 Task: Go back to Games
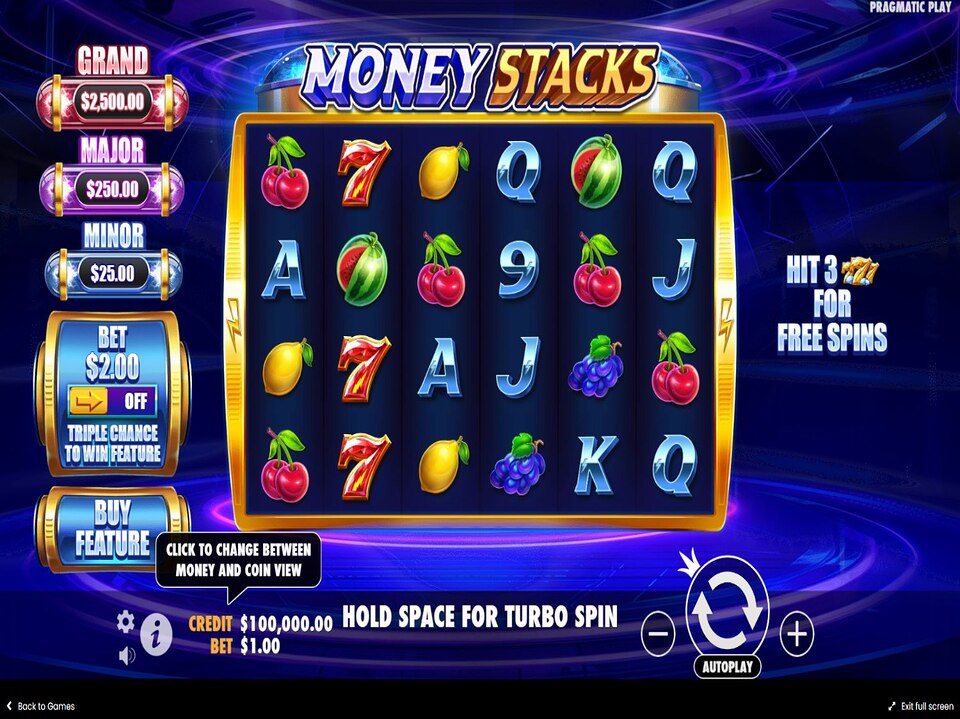point(40,706)
